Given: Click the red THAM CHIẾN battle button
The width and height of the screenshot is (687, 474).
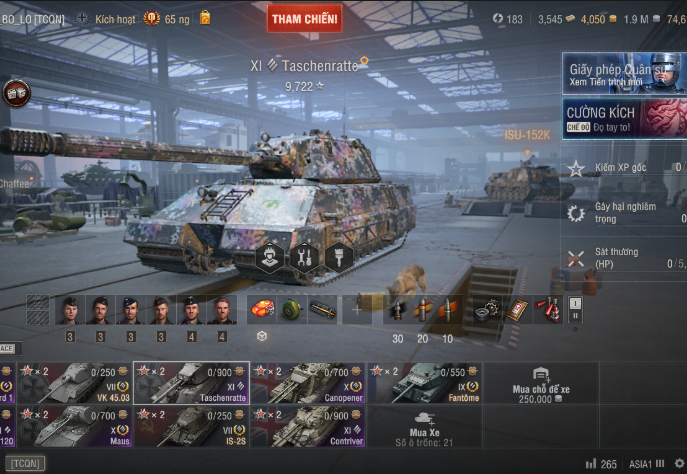Looking at the screenshot, I should pyautogui.click(x=304, y=18).
